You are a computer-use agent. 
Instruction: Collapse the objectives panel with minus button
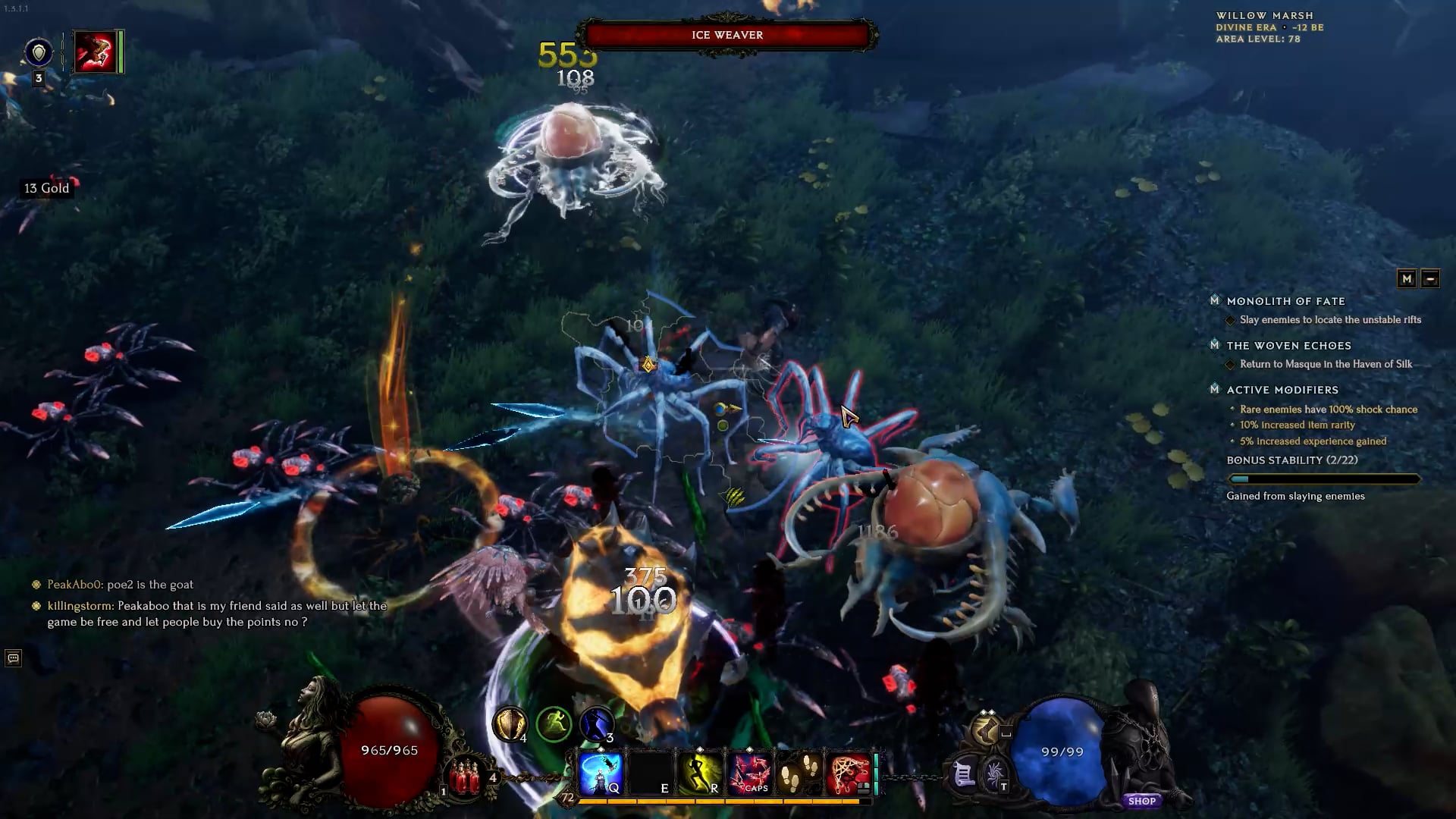point(1430,278)
